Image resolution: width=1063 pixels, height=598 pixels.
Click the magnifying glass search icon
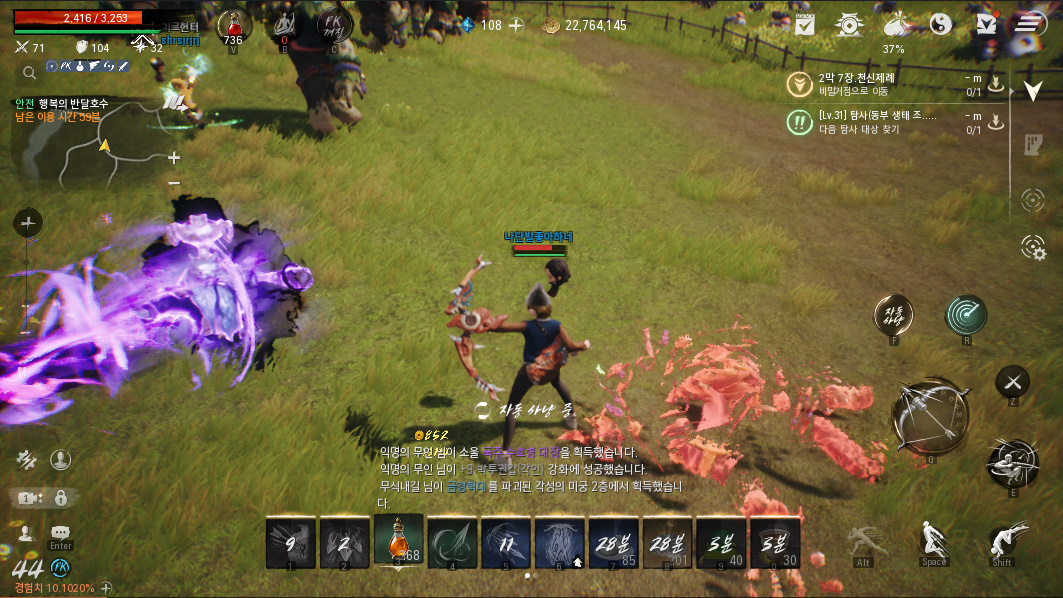click(30, 72)
